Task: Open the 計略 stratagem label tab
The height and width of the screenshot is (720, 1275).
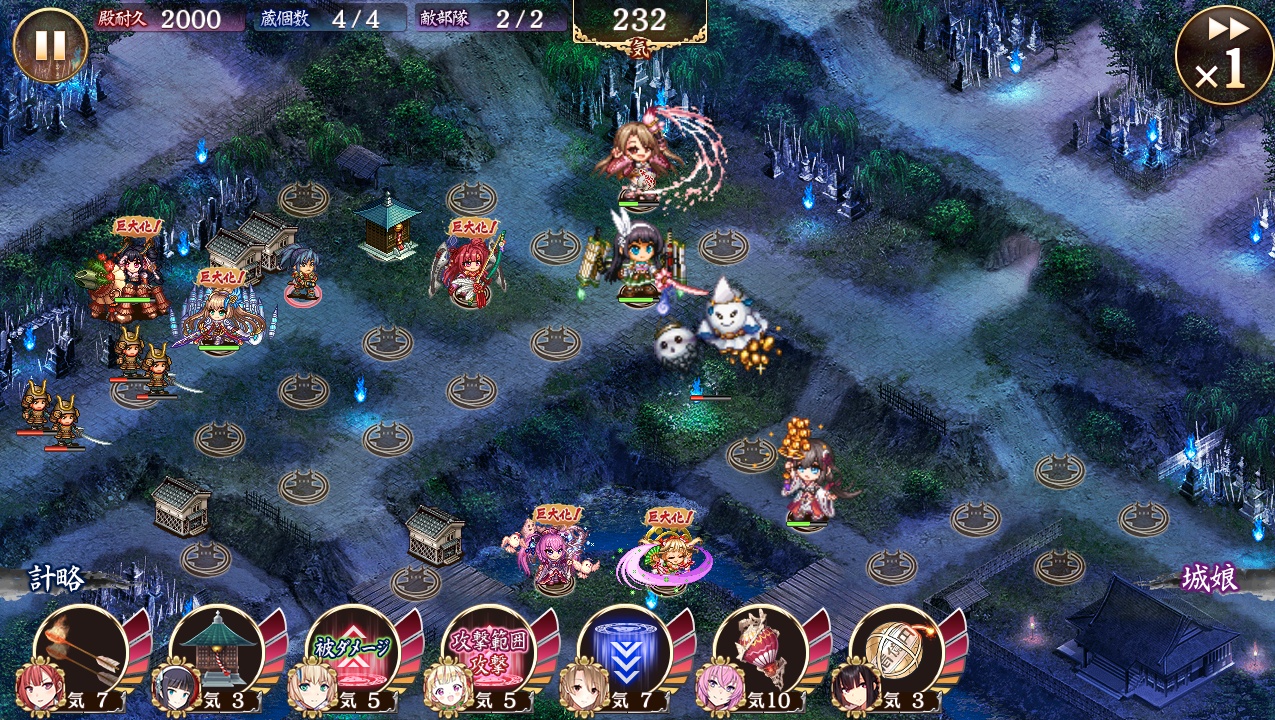Action: click(58, 579)
